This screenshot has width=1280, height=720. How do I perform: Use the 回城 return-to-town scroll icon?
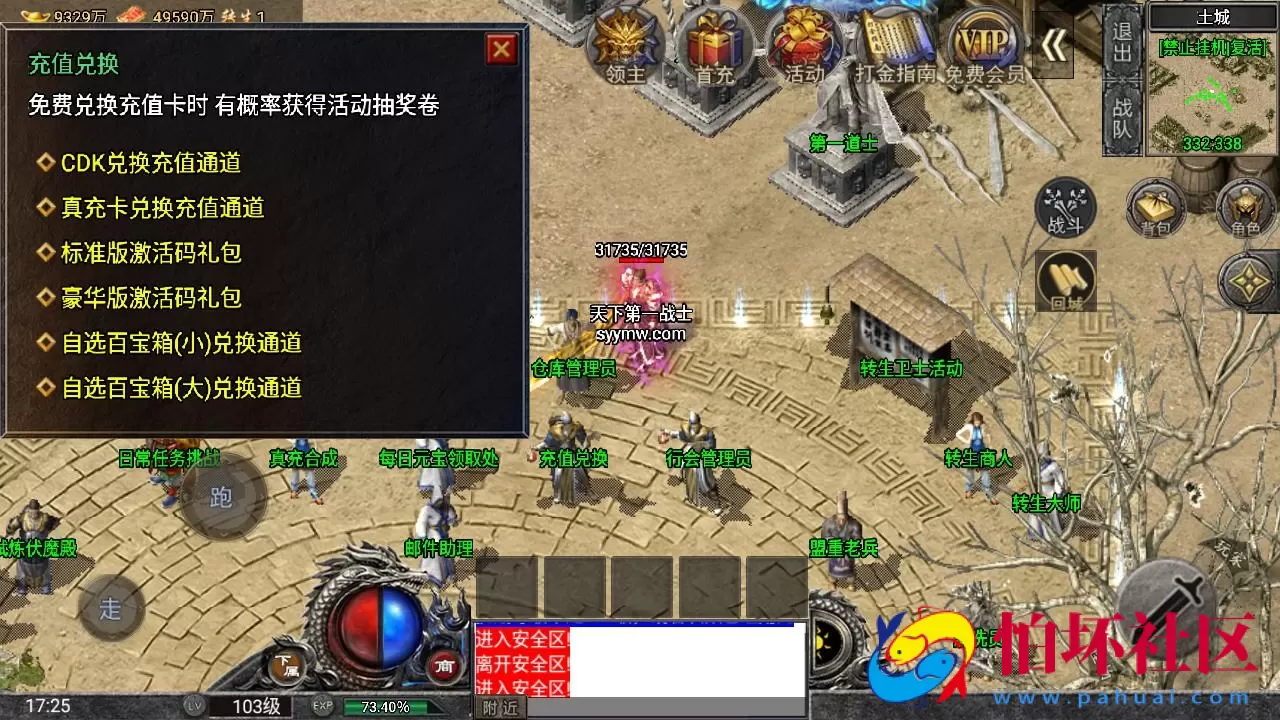tap(1068, 280)
